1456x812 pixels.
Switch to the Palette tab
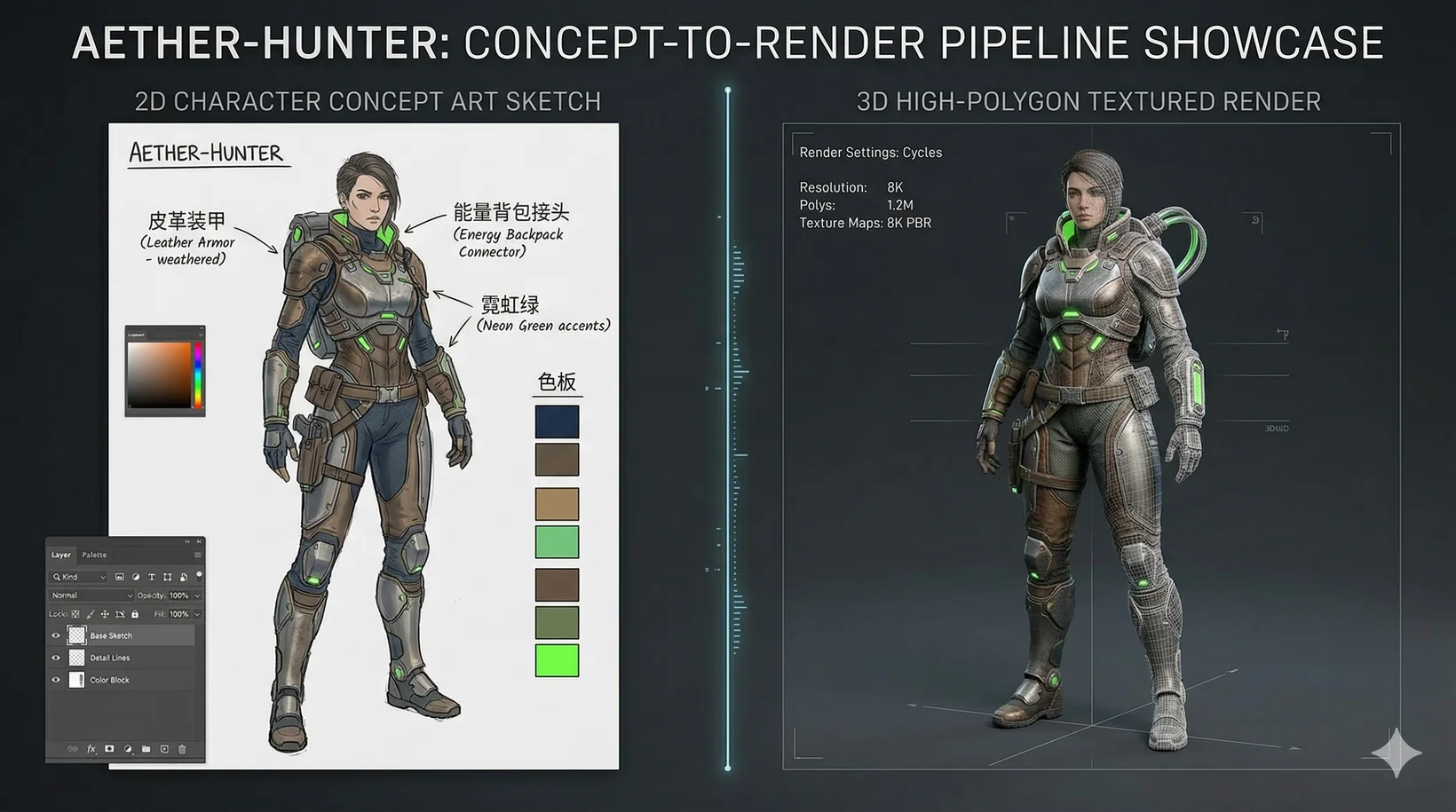pos(94,556)
